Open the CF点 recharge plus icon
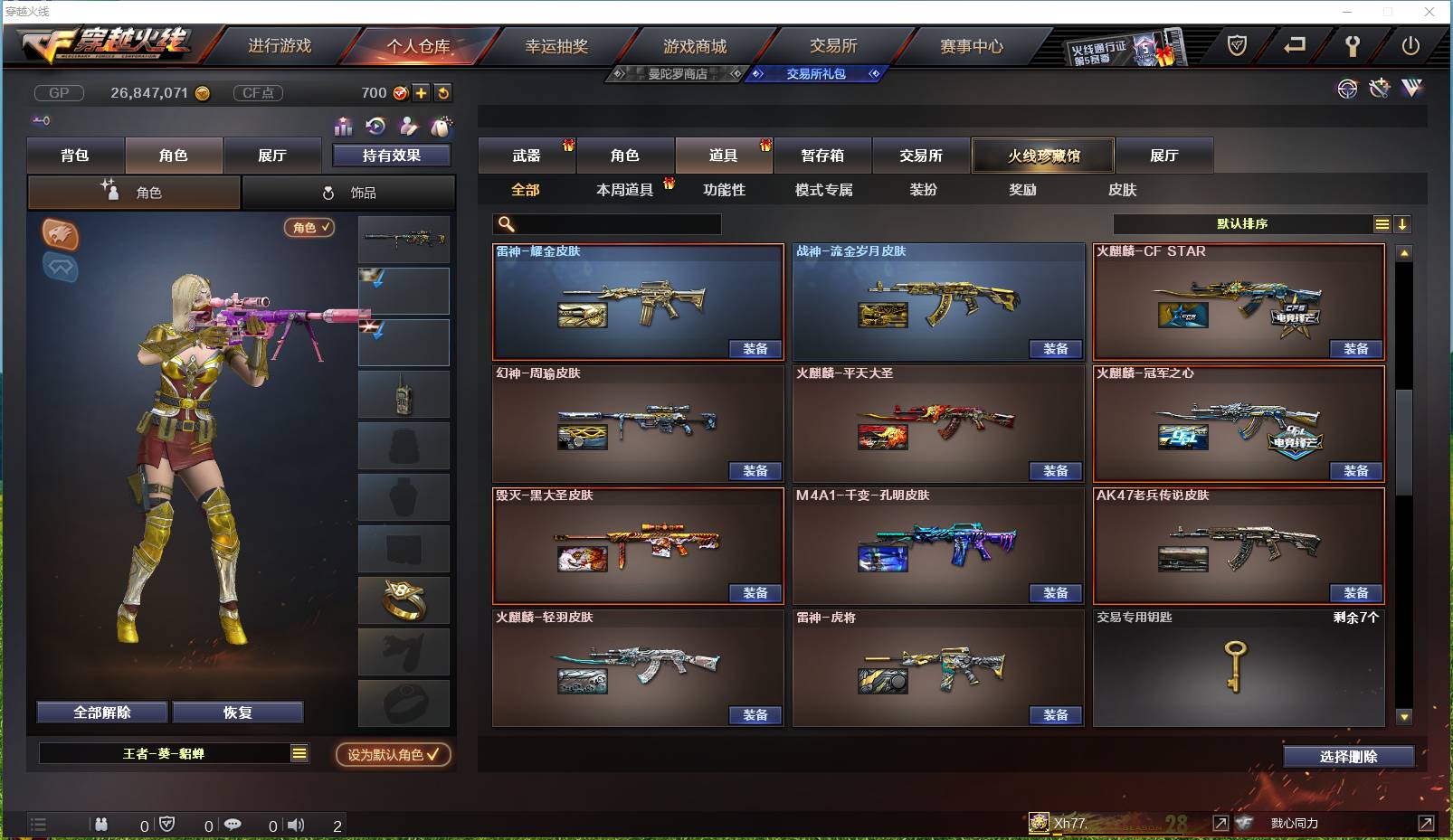Screen dimensions: 1453x840 point(422,92)
